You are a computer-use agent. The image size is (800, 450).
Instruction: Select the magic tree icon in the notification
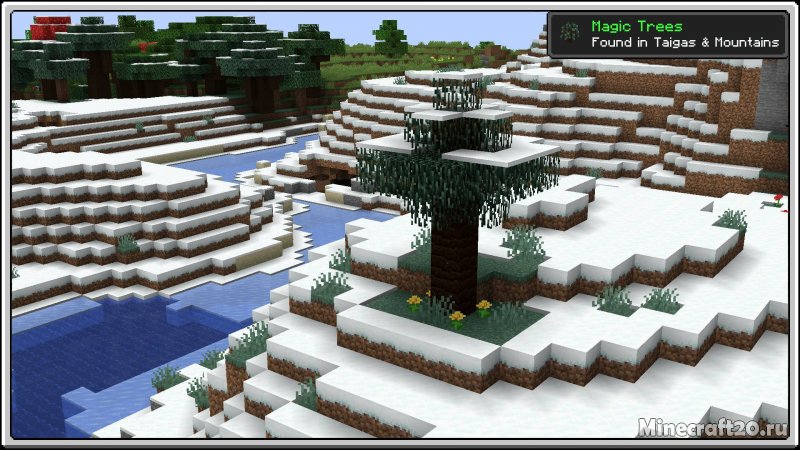tap(568, 34)
